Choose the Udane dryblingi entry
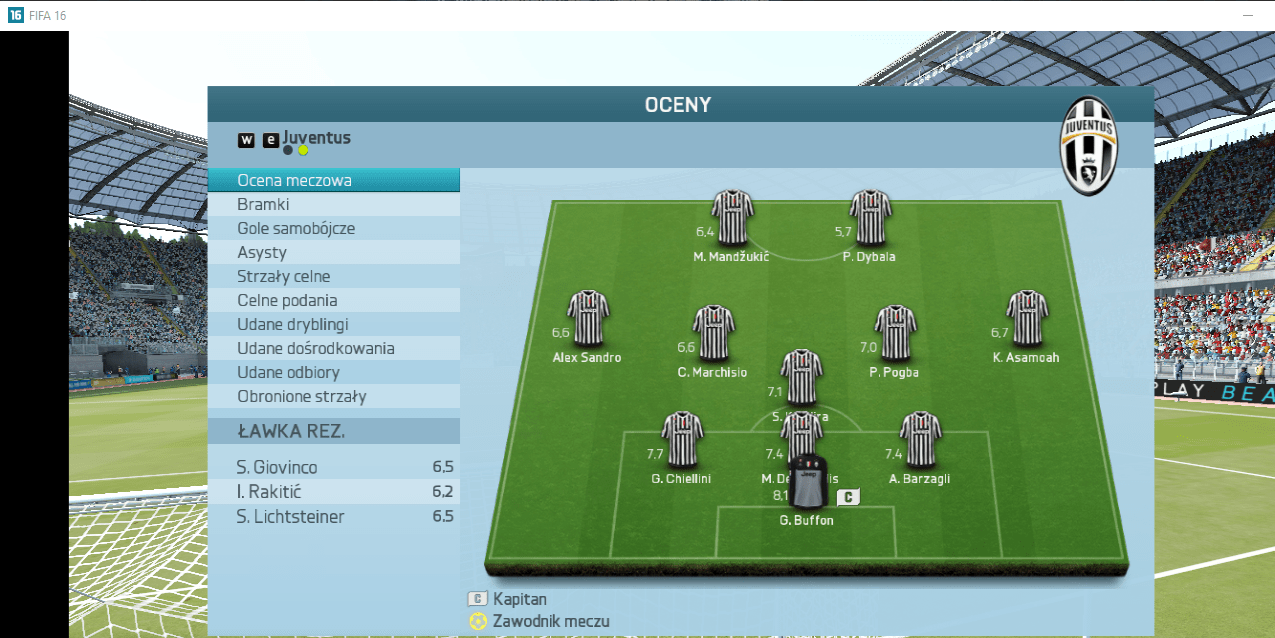1275x638 pixels. (333, 325)
